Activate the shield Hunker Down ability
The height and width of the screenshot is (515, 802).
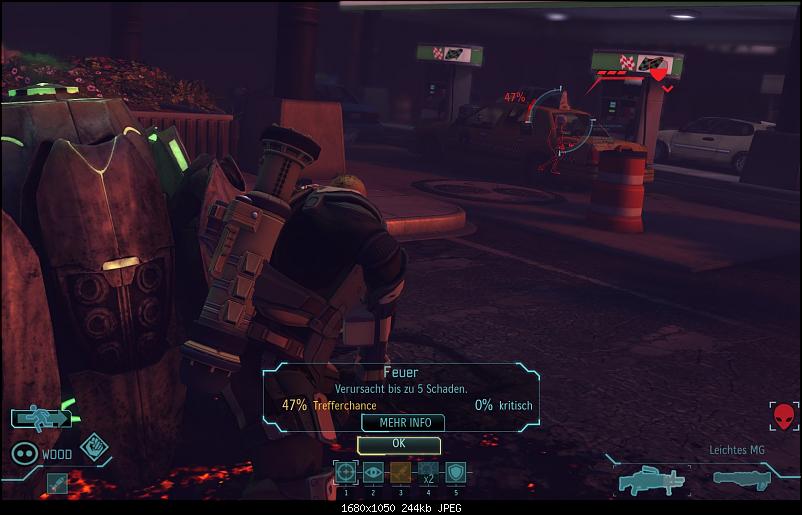pyautogui.click(x=455, y=472)
